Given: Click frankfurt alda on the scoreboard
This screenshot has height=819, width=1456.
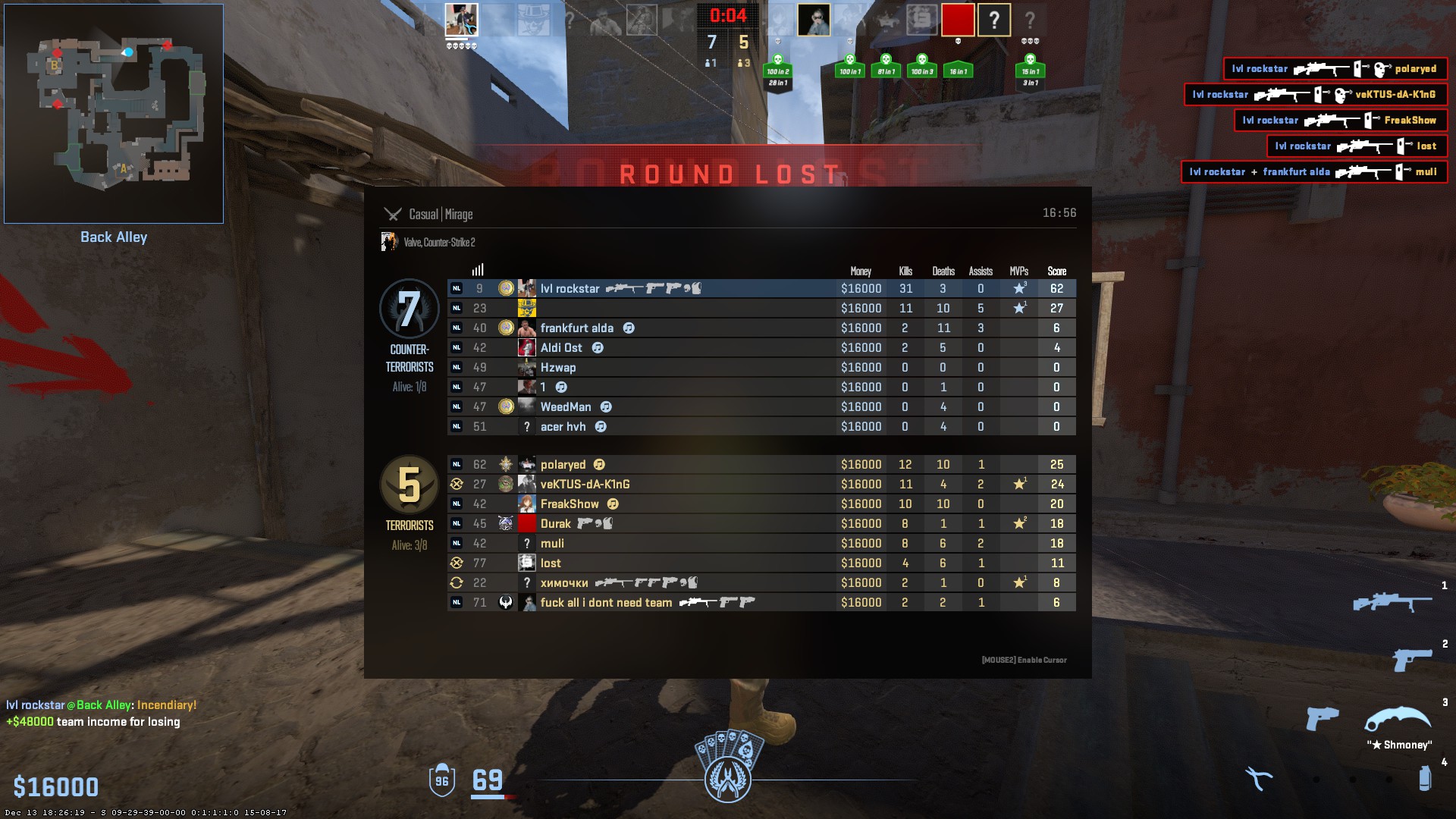Looking at the screenshot, I should (x=576, y=328).
